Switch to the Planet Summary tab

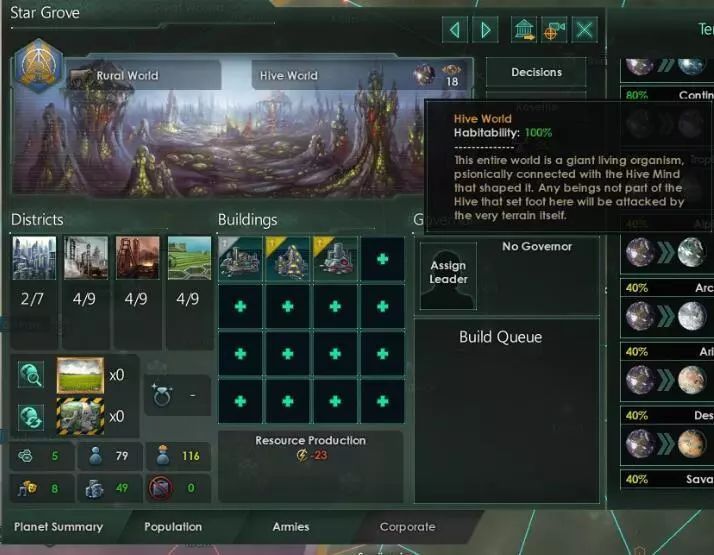point(58,527)
